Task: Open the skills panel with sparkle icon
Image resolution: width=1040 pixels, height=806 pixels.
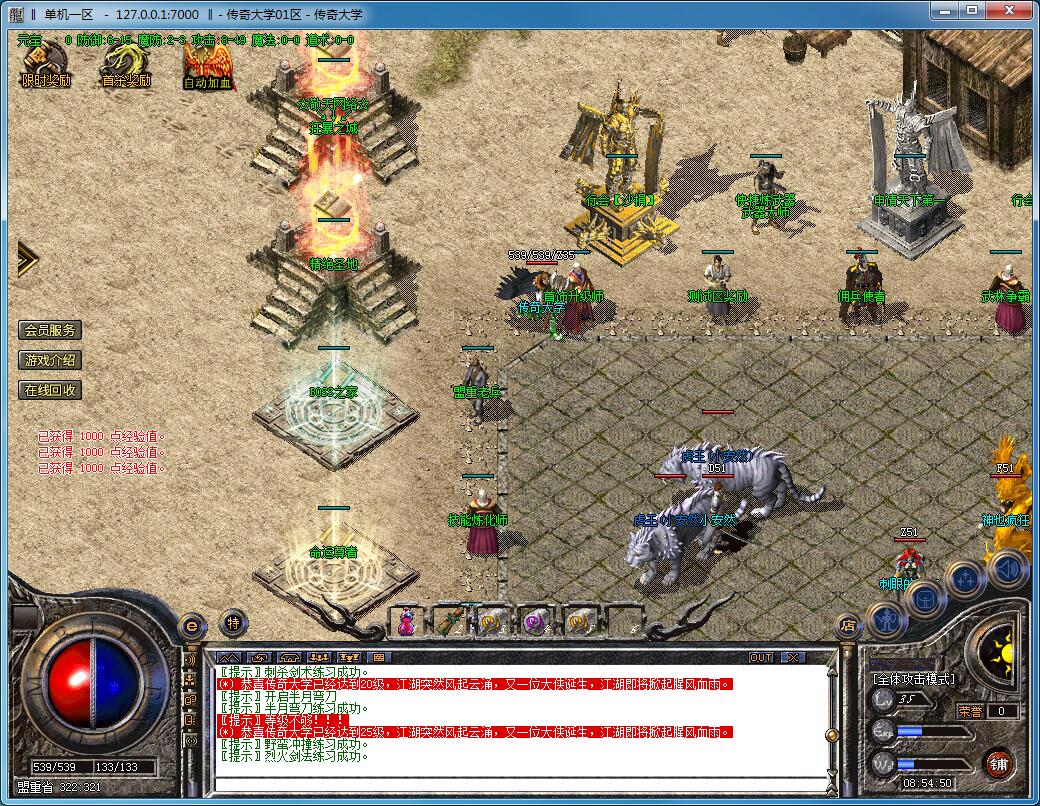Action: click(x=966, y=579)
